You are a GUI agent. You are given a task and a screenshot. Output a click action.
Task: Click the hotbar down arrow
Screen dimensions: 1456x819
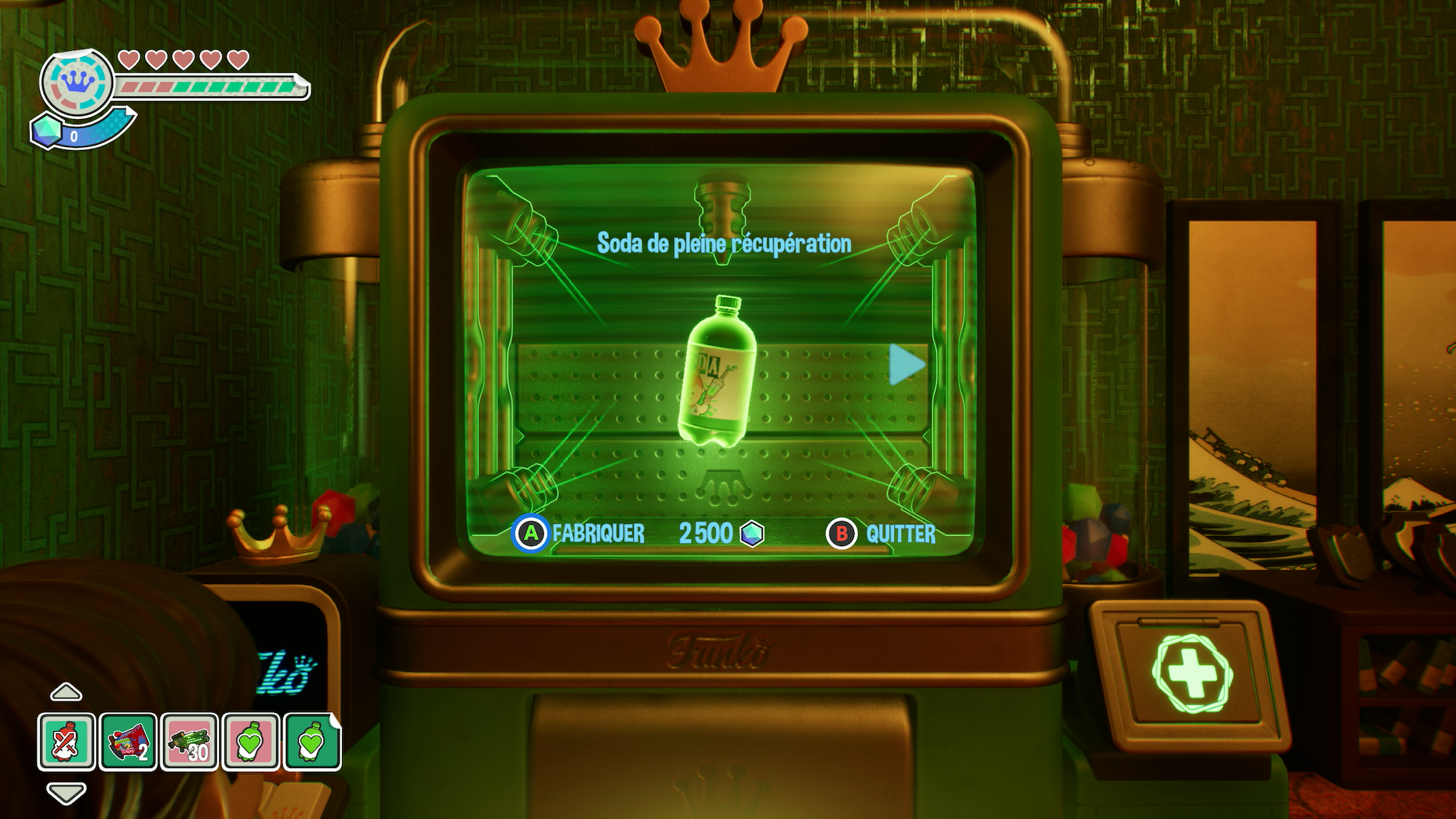coord(66,793)
